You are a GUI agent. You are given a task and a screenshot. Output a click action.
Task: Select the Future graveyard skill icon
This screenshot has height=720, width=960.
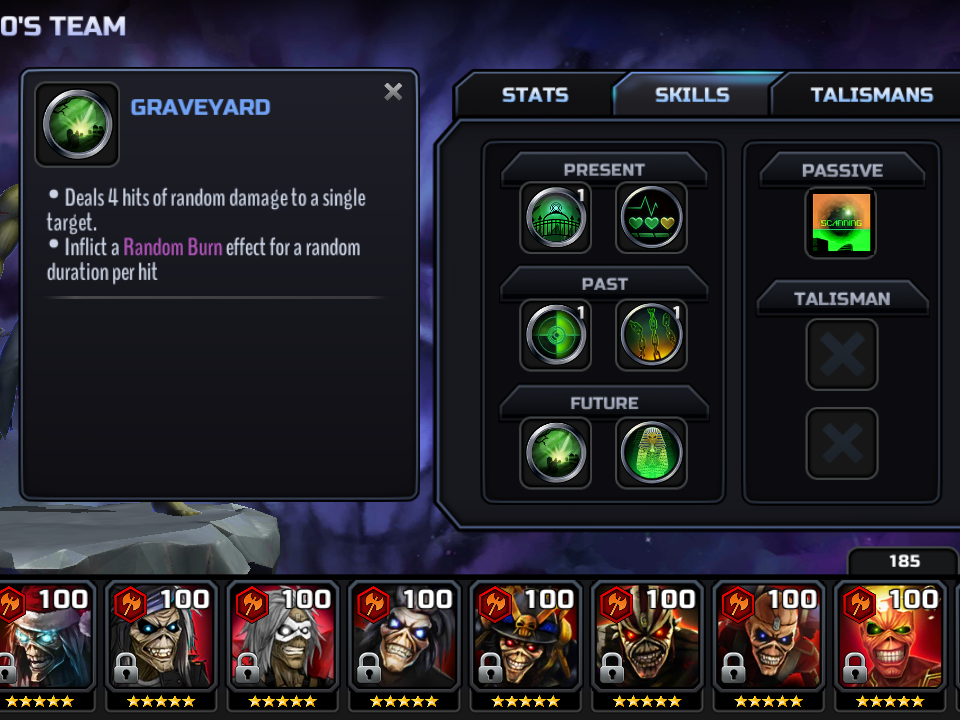coord(556,452)
